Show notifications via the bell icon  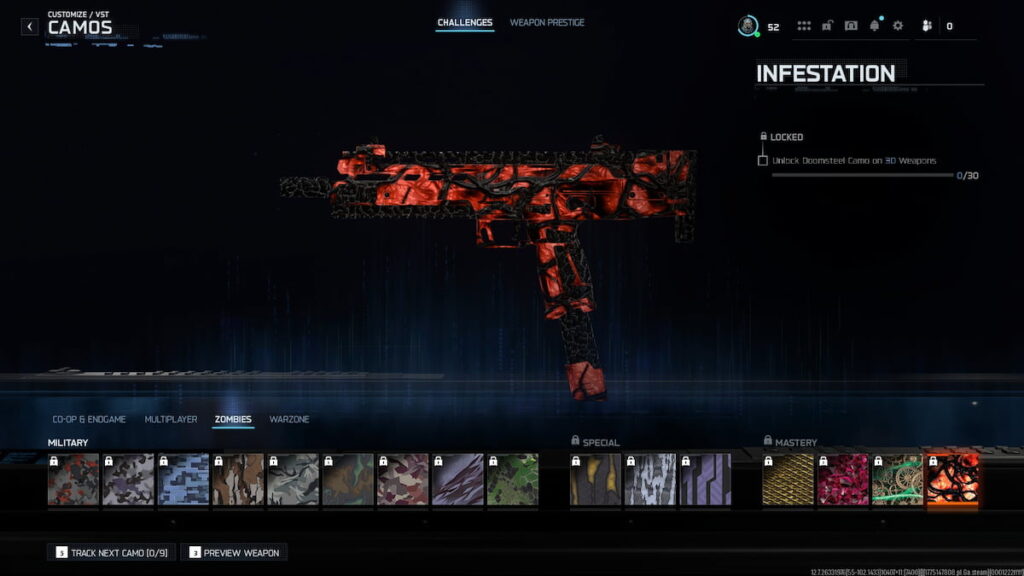[x=875, y=26]
